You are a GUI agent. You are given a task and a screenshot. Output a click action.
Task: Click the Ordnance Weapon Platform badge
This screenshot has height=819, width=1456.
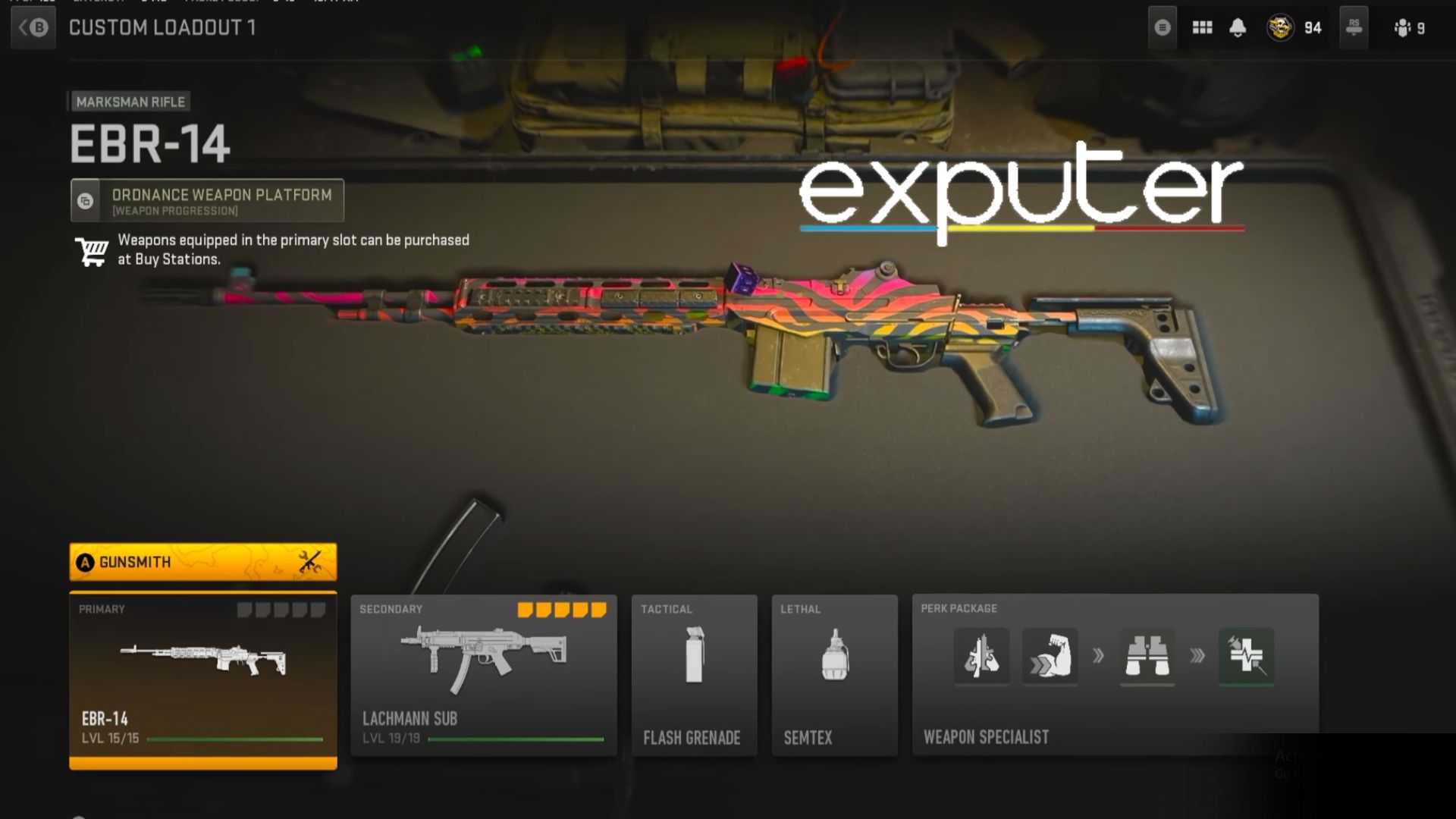pyautogui.click(x=206, y=200)
